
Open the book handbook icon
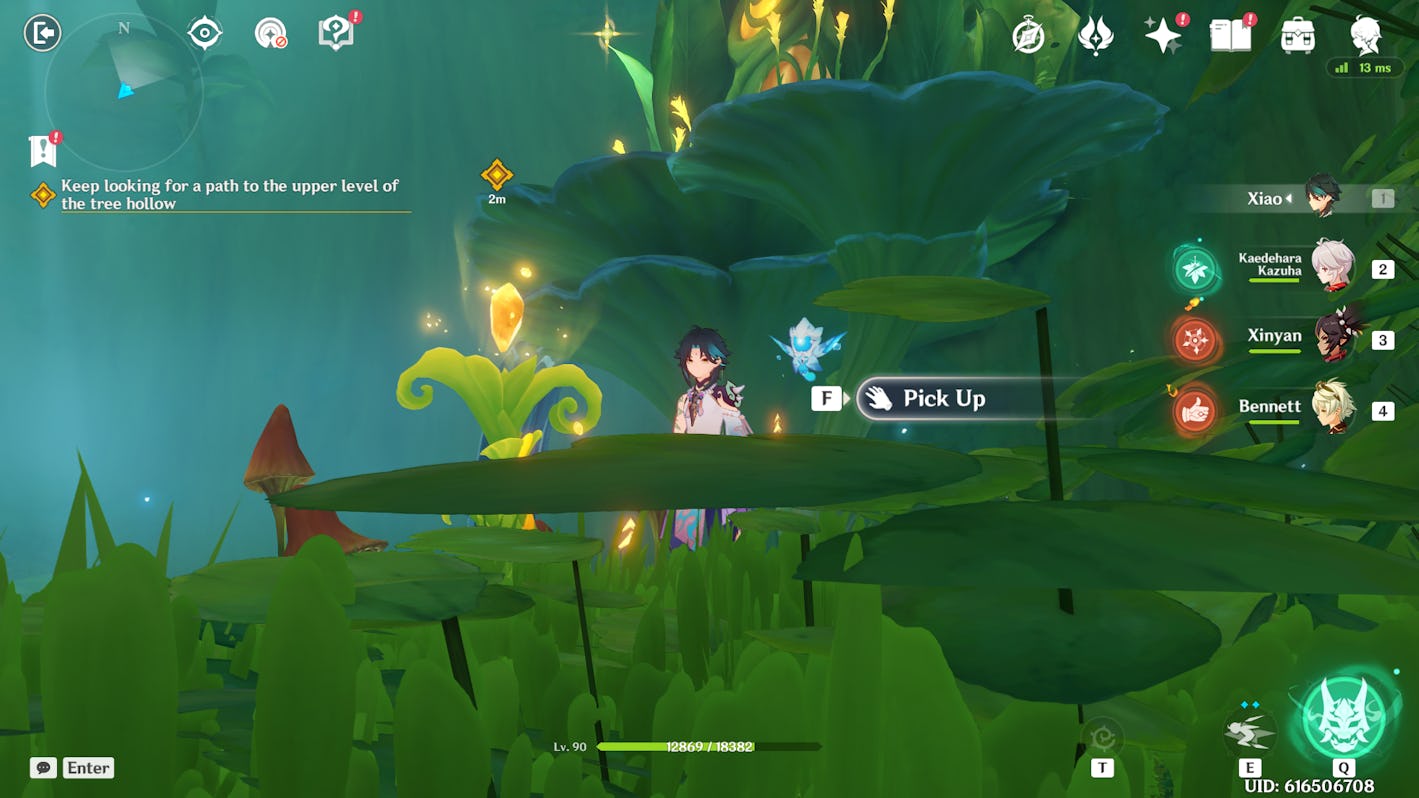[x=1230, y=36]
